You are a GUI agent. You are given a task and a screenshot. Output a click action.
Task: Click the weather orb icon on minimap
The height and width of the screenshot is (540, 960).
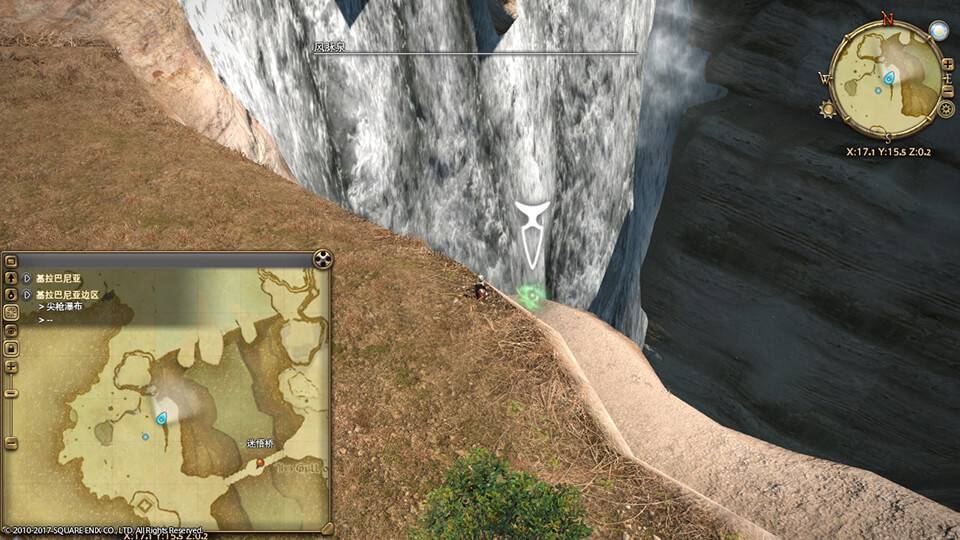(937, 30)
